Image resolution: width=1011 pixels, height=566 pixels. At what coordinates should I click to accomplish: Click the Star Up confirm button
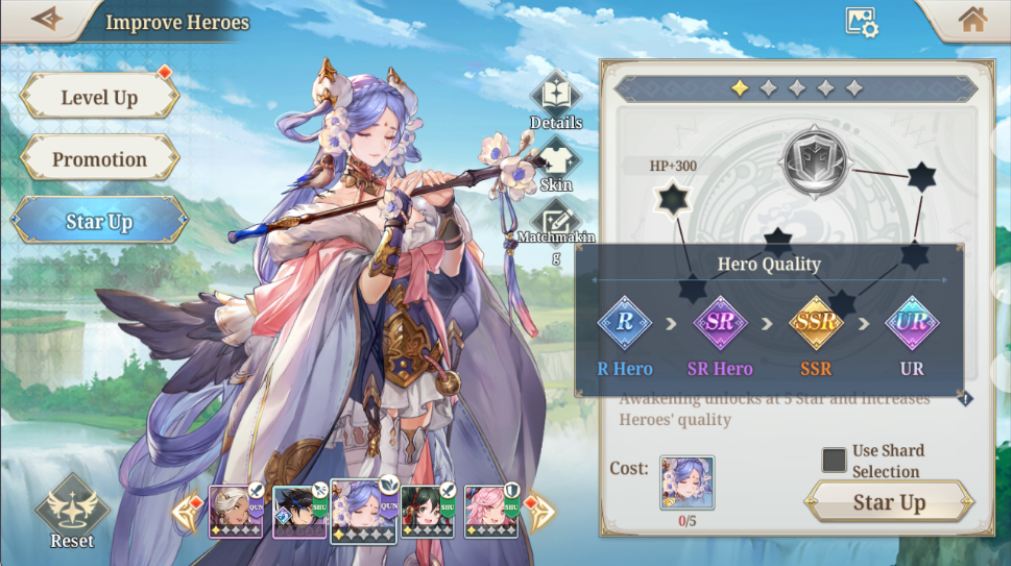point(888,502)
